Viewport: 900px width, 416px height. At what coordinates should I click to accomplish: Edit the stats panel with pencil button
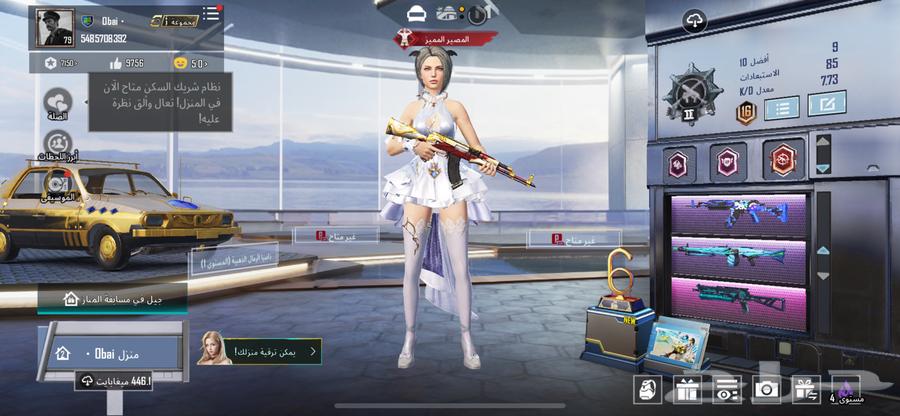(x=826, y=103)
